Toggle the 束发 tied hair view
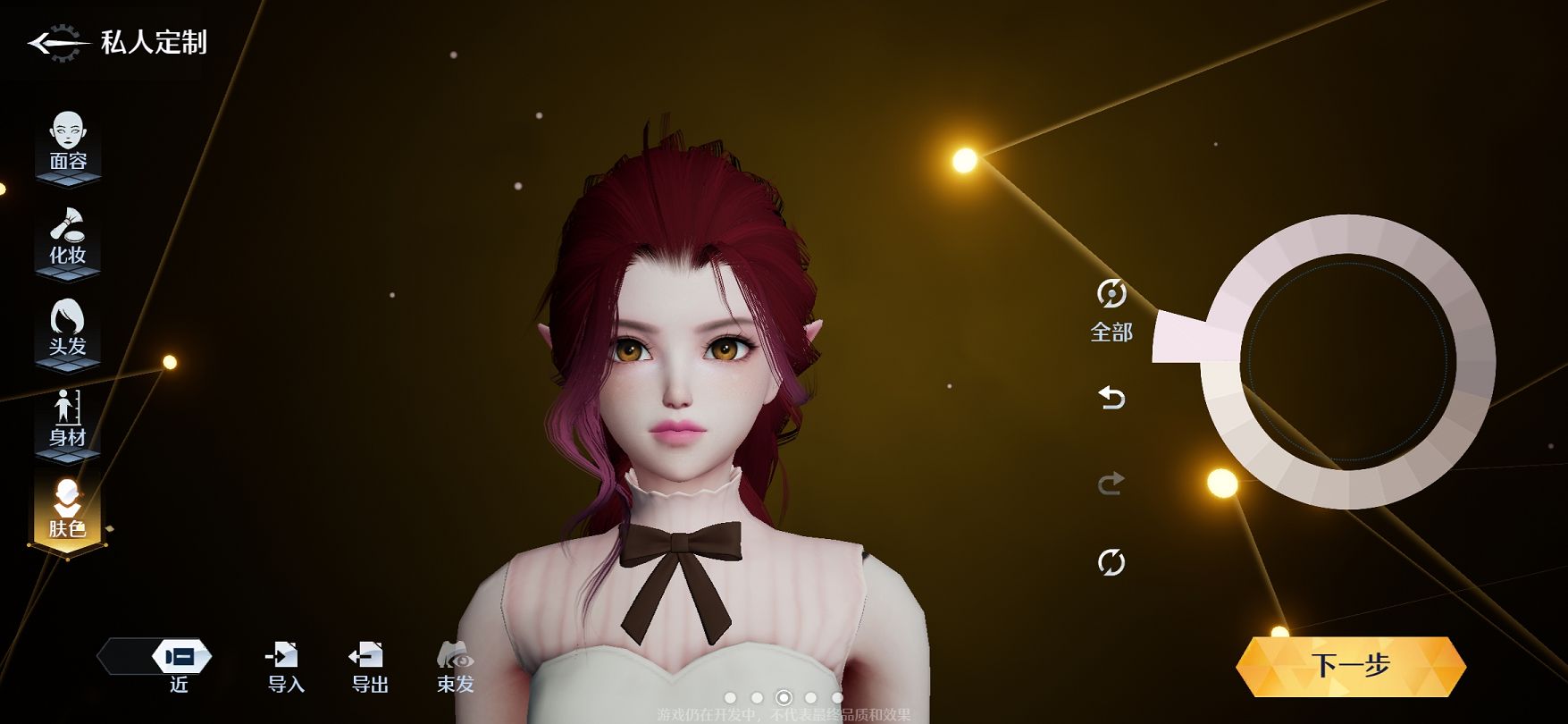Image resolution: width=1568 pixels, height=724 pixels. click(x=455, y=667)
